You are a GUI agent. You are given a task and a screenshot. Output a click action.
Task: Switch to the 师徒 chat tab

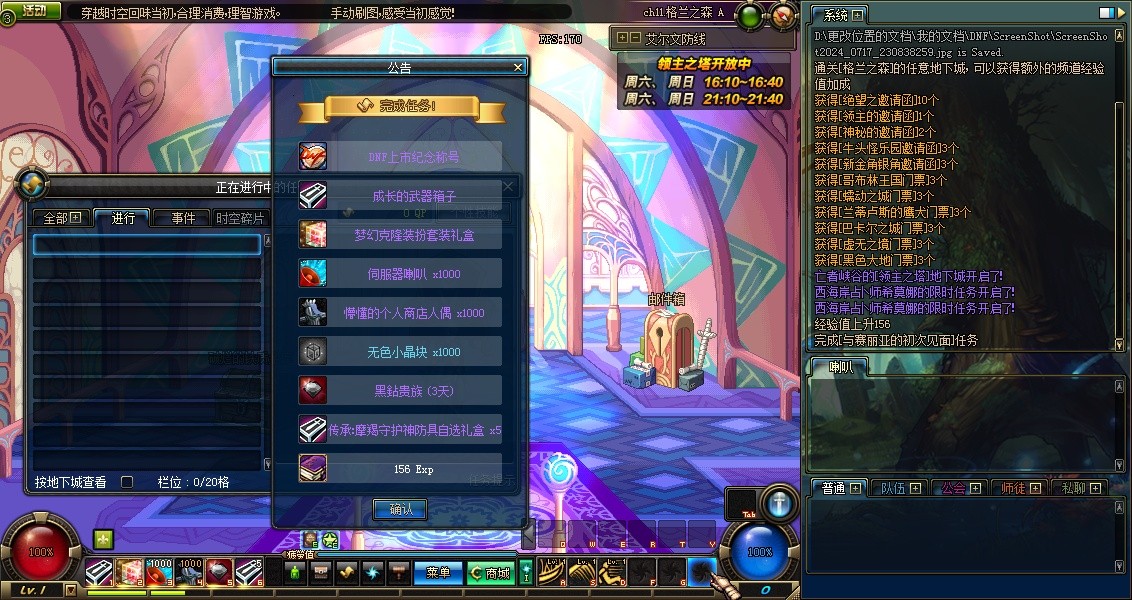pos(1019,488)
